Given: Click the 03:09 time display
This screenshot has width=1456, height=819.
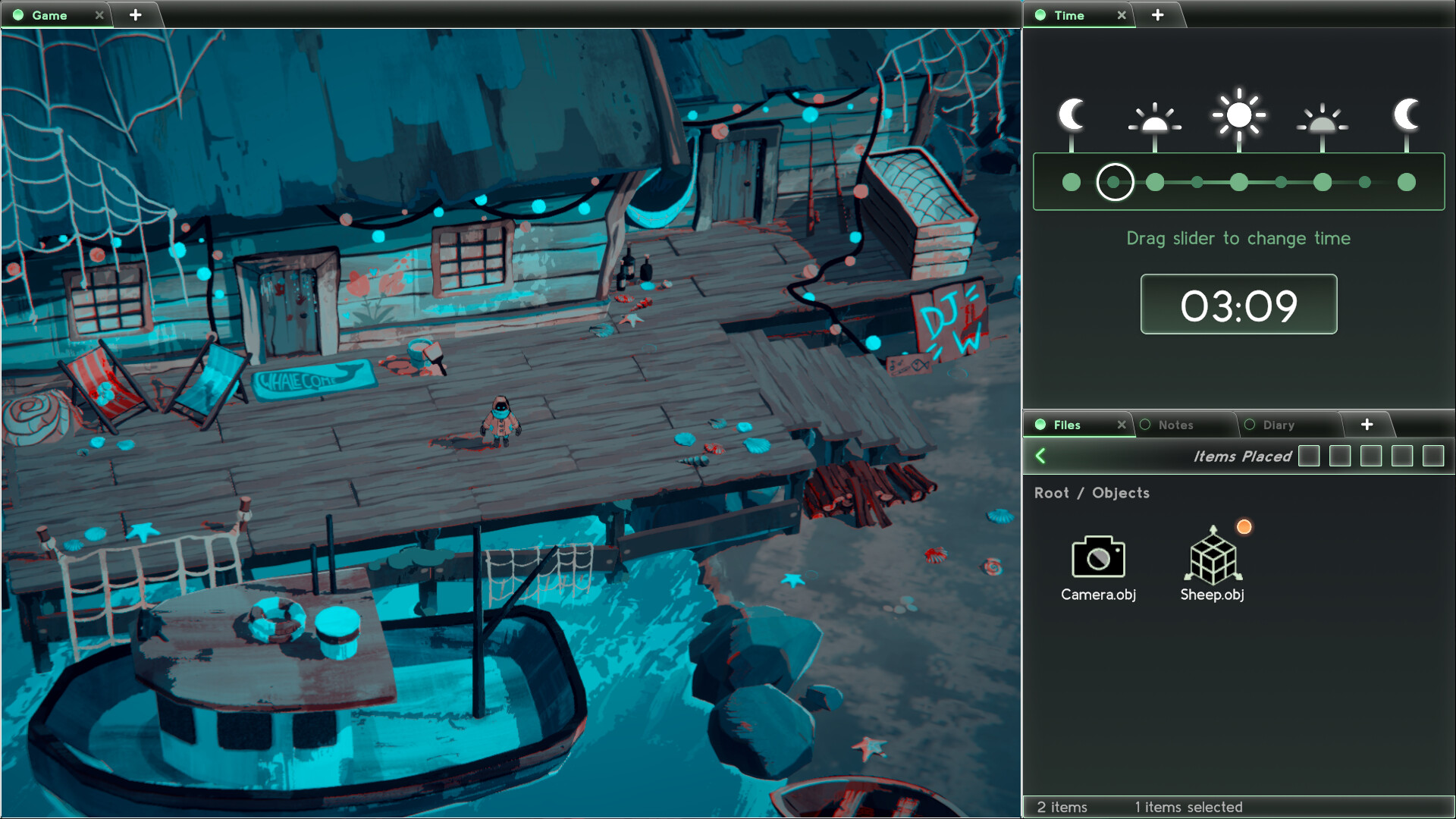Looking at the screenshot, I should (1238, 304).
